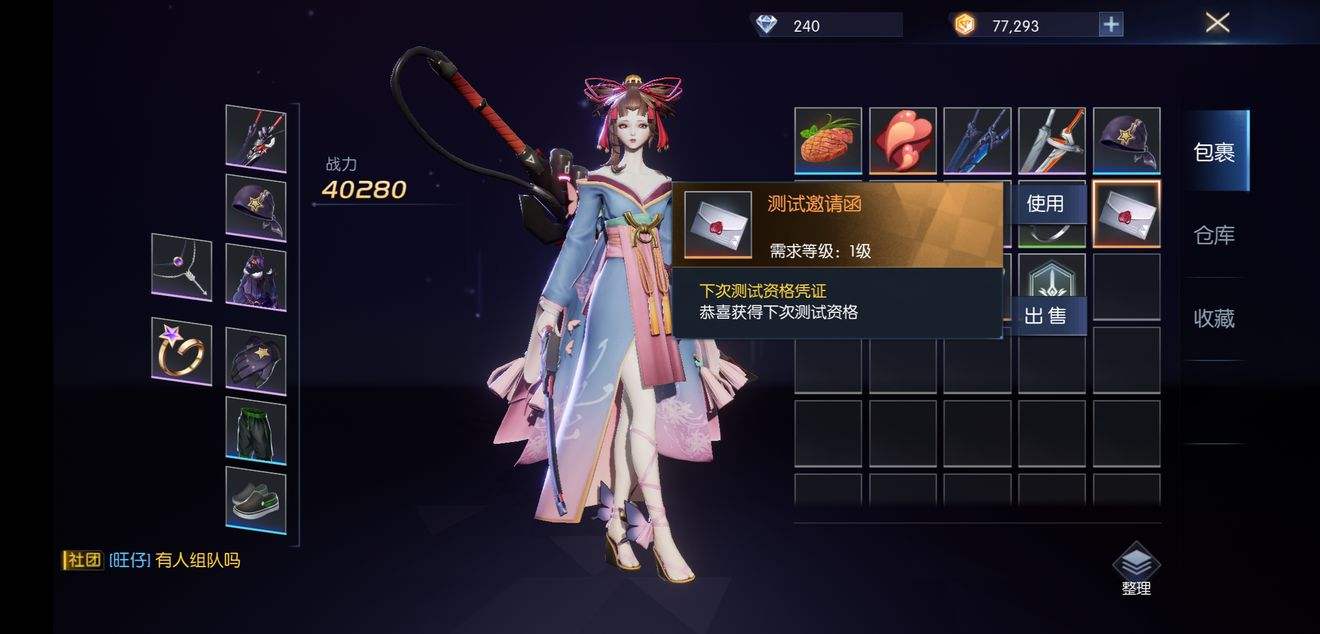Switch to the 仓库 warehouse tab
The height and width of the screenshot is (634, 1320).
(1214, 235)
